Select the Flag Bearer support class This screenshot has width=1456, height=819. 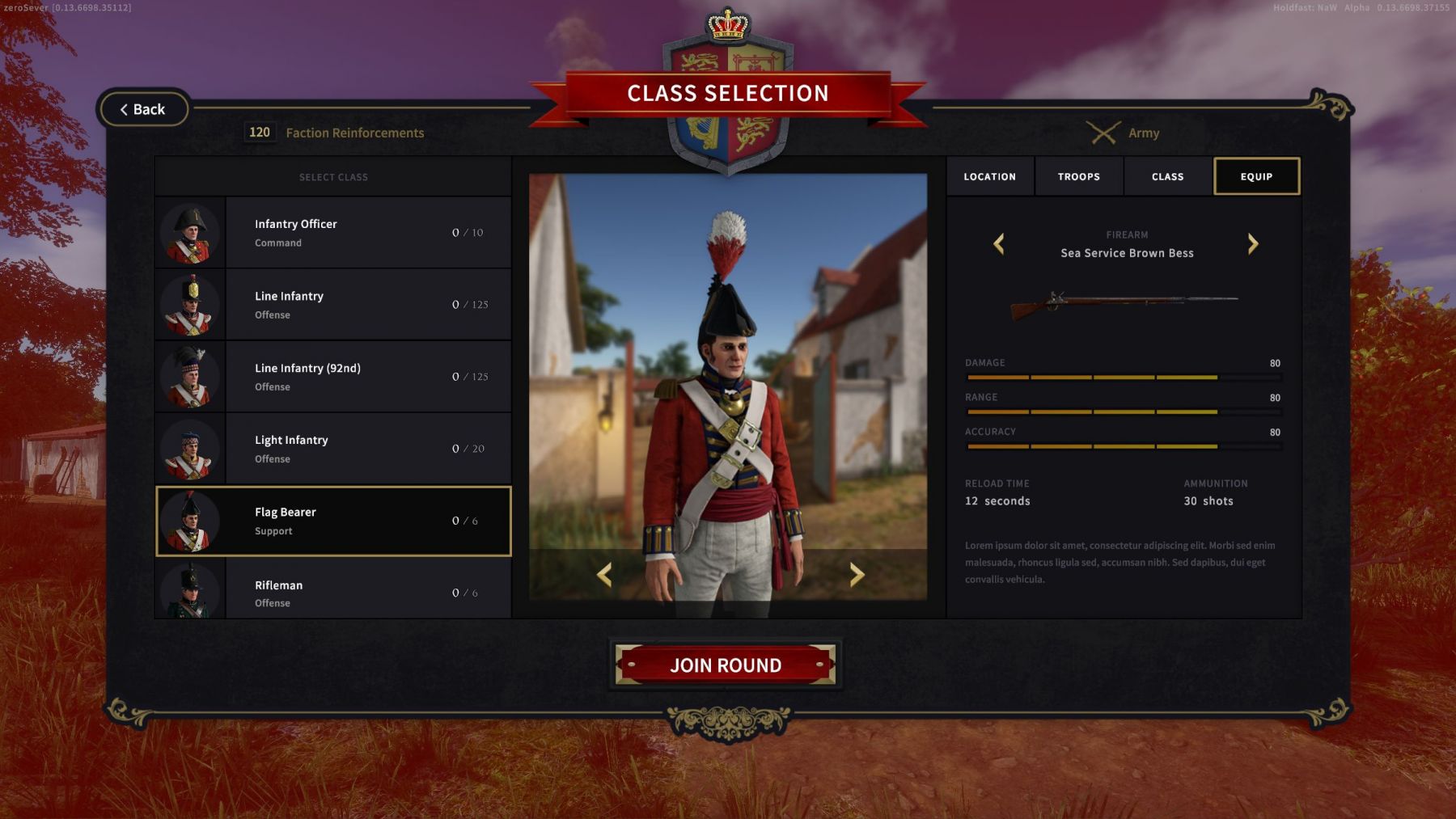[332, 521]
